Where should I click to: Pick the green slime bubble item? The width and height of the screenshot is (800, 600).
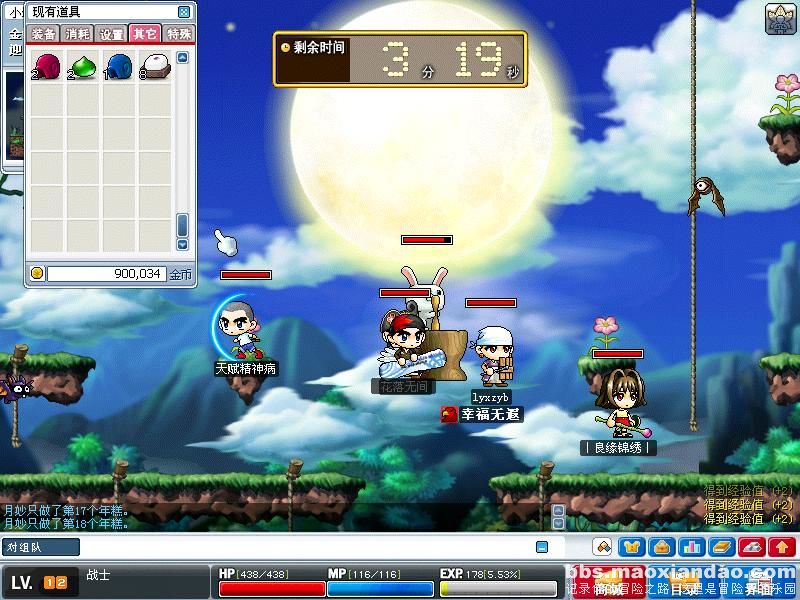[84, 67]
